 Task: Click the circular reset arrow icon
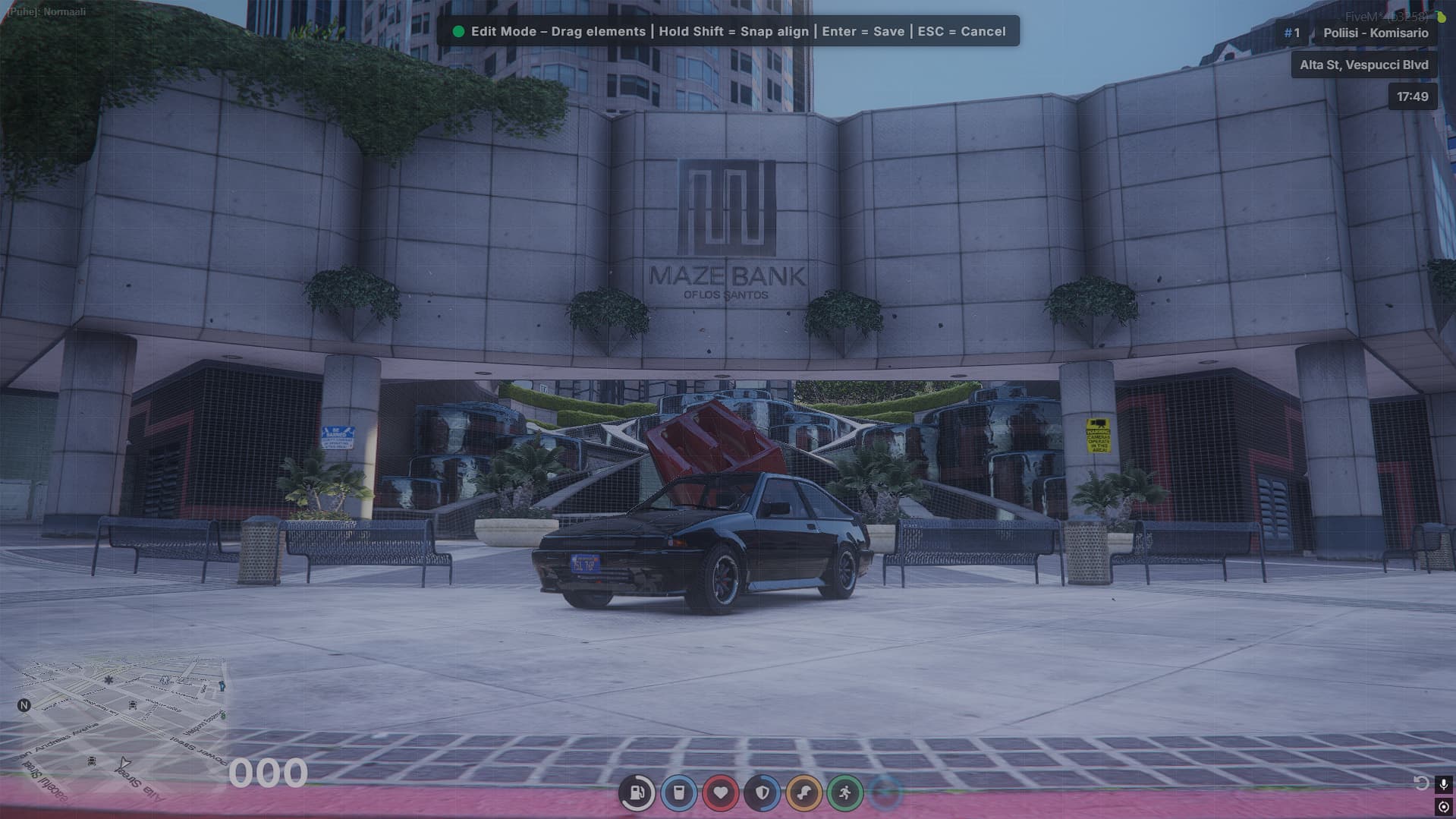coord(1421,783)
